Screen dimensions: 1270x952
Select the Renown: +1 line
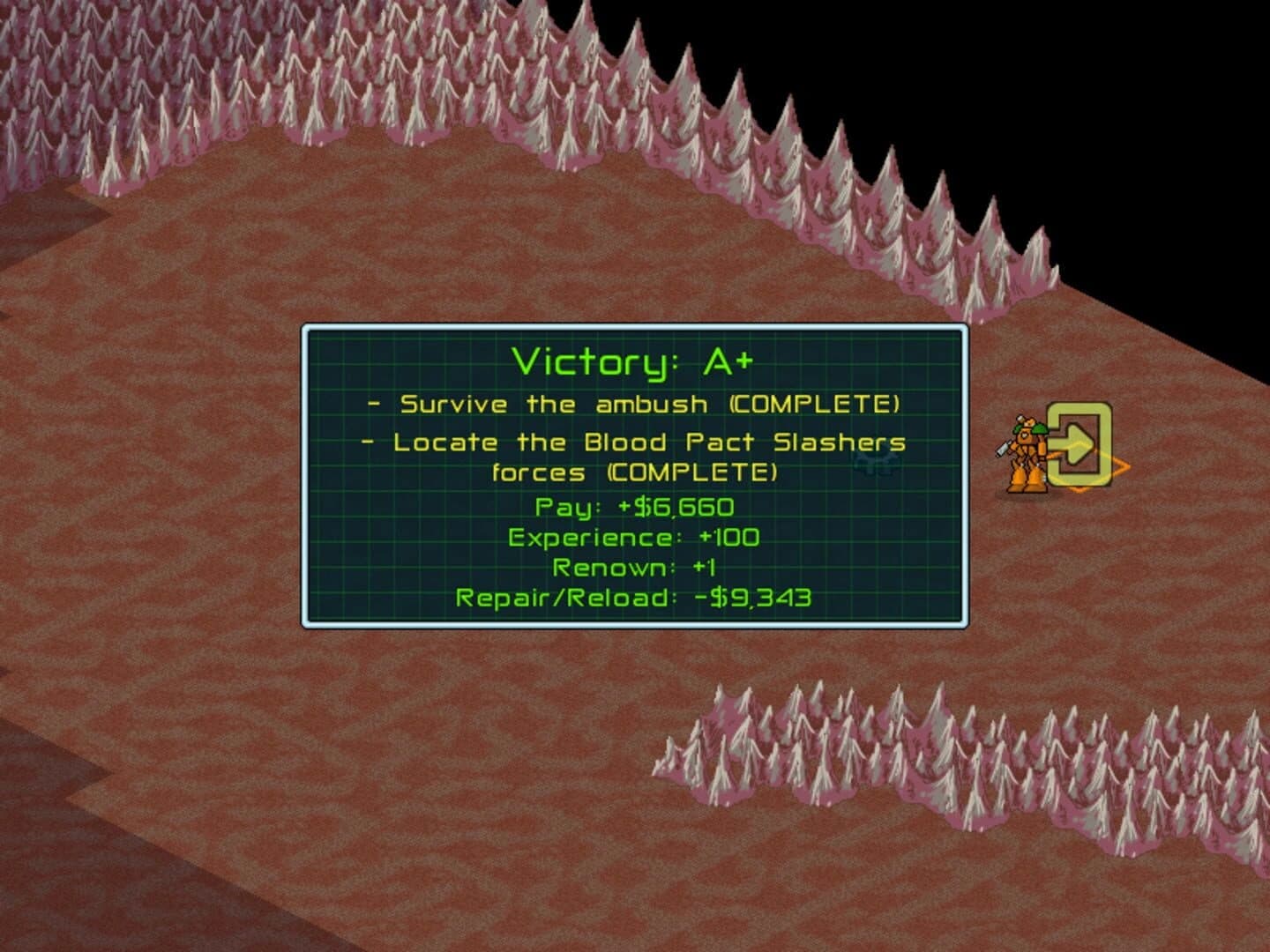click(x=637, y=567)
